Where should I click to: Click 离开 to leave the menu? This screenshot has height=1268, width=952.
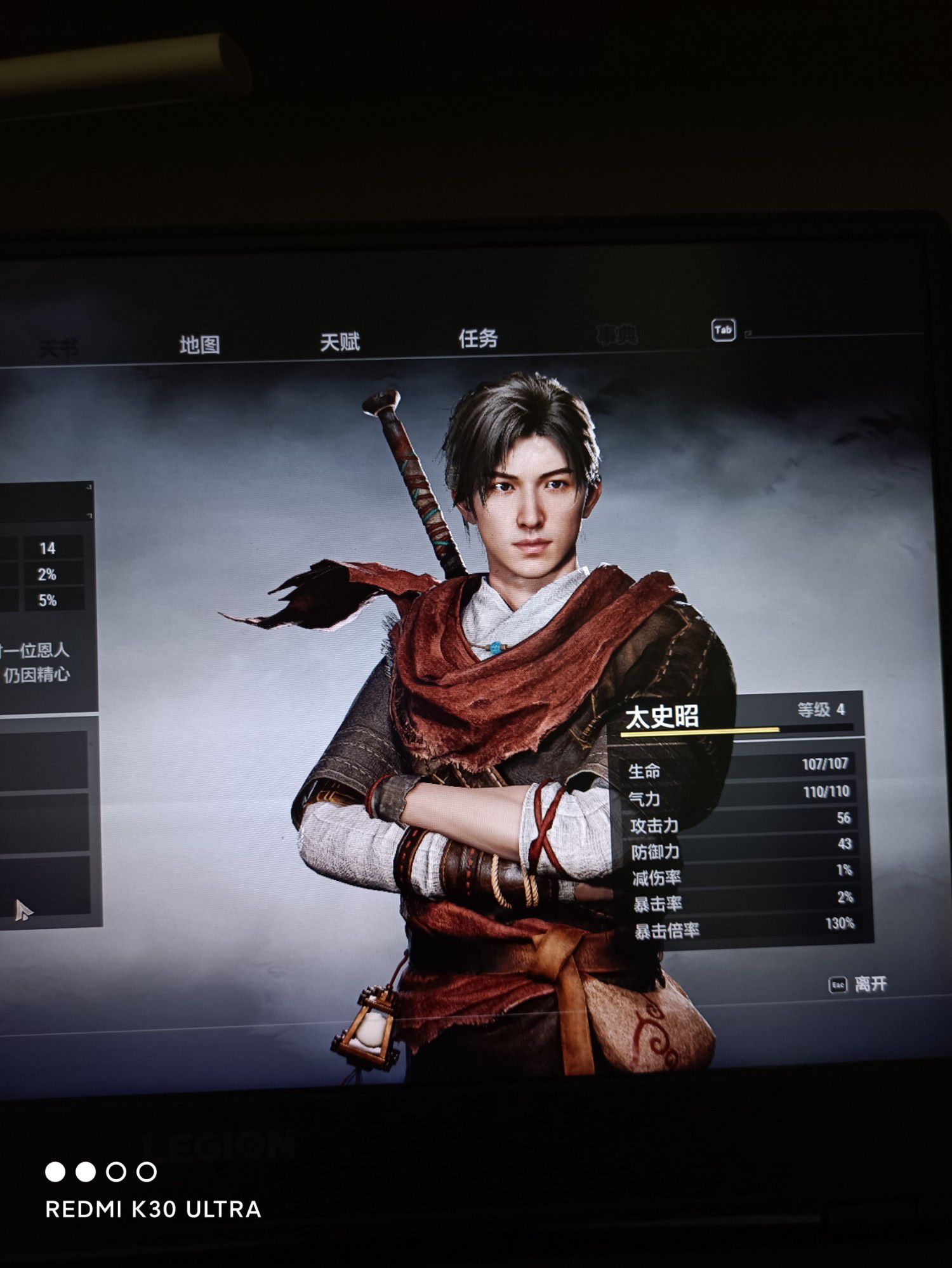click(869, 984)
